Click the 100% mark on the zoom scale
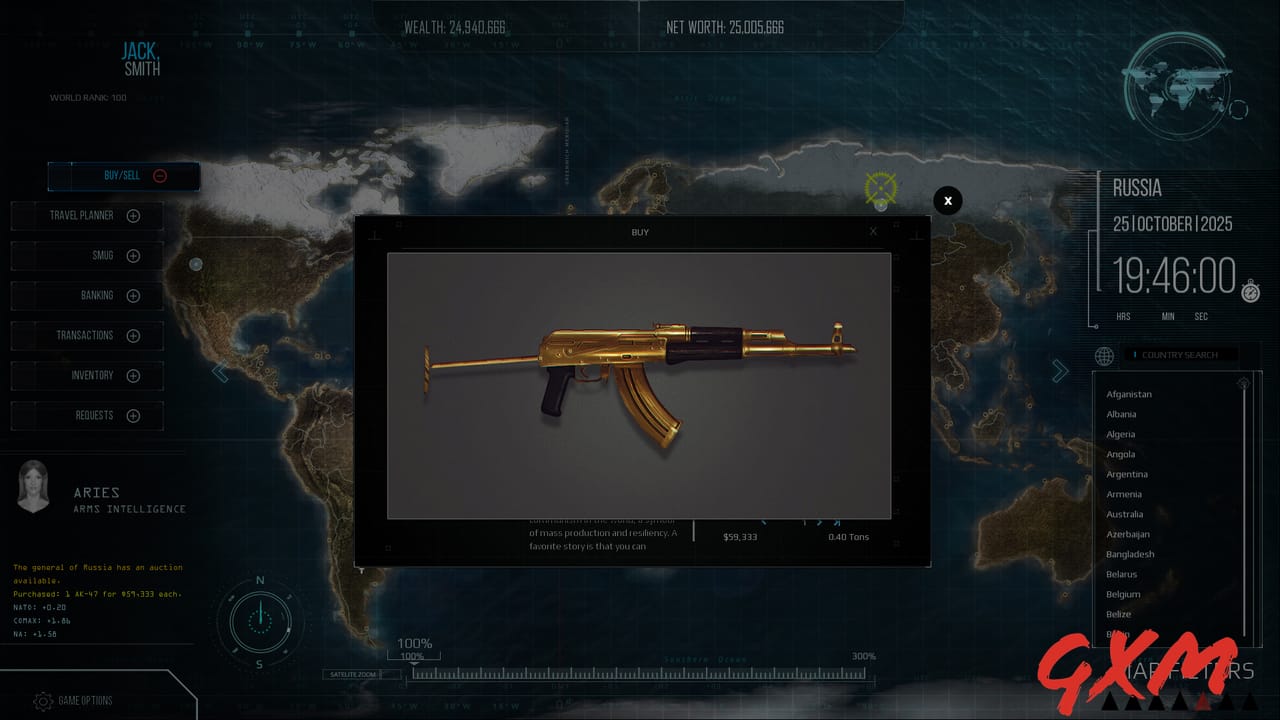1280x720 pixels. (414, 643)
